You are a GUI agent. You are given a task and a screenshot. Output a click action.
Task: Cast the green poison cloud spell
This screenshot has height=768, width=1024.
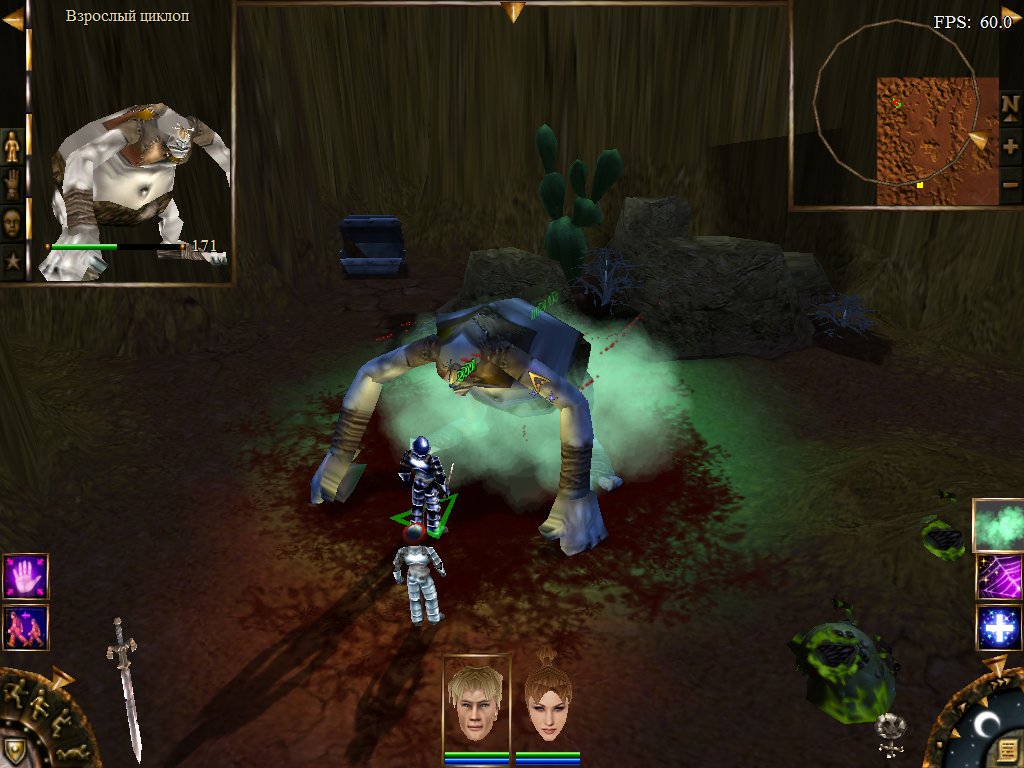(x=997, y=526)
